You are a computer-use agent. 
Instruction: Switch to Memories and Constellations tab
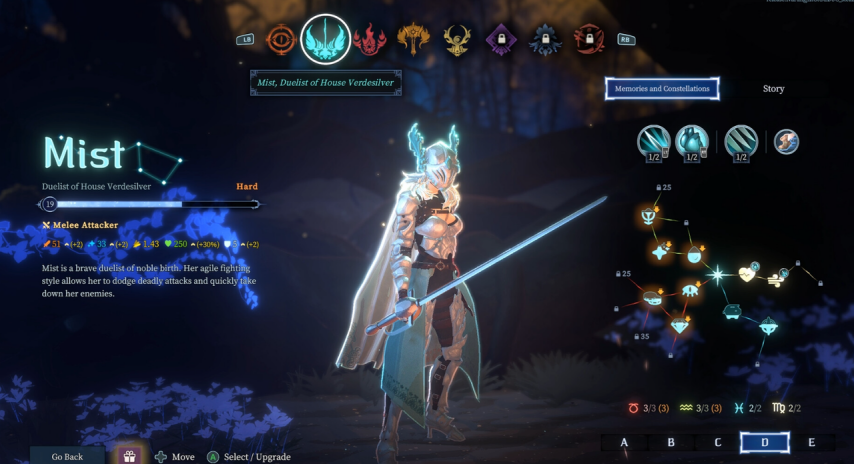[x=662, y=89]
